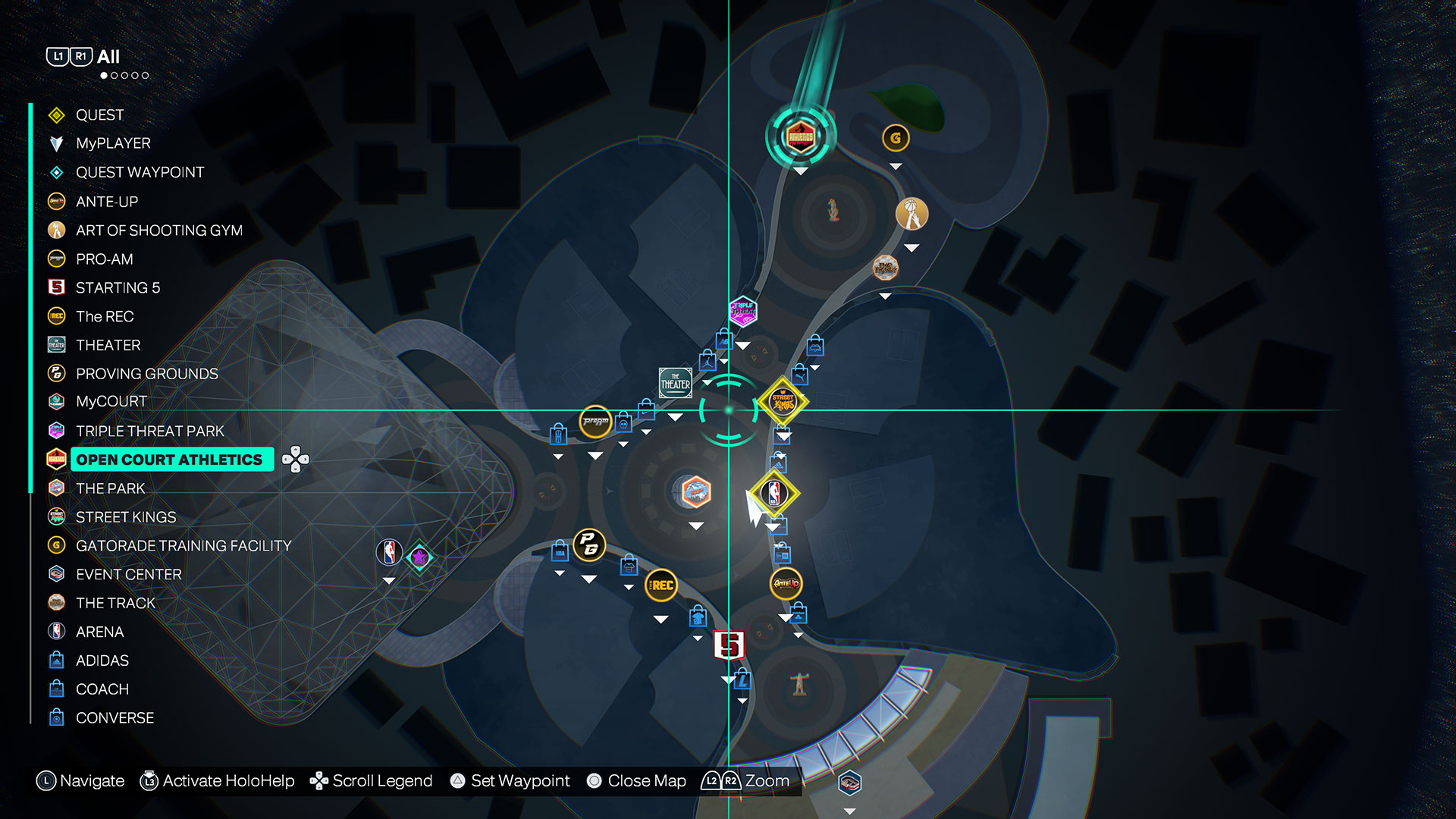Click the Theater marker on the map

coord(675,383)
